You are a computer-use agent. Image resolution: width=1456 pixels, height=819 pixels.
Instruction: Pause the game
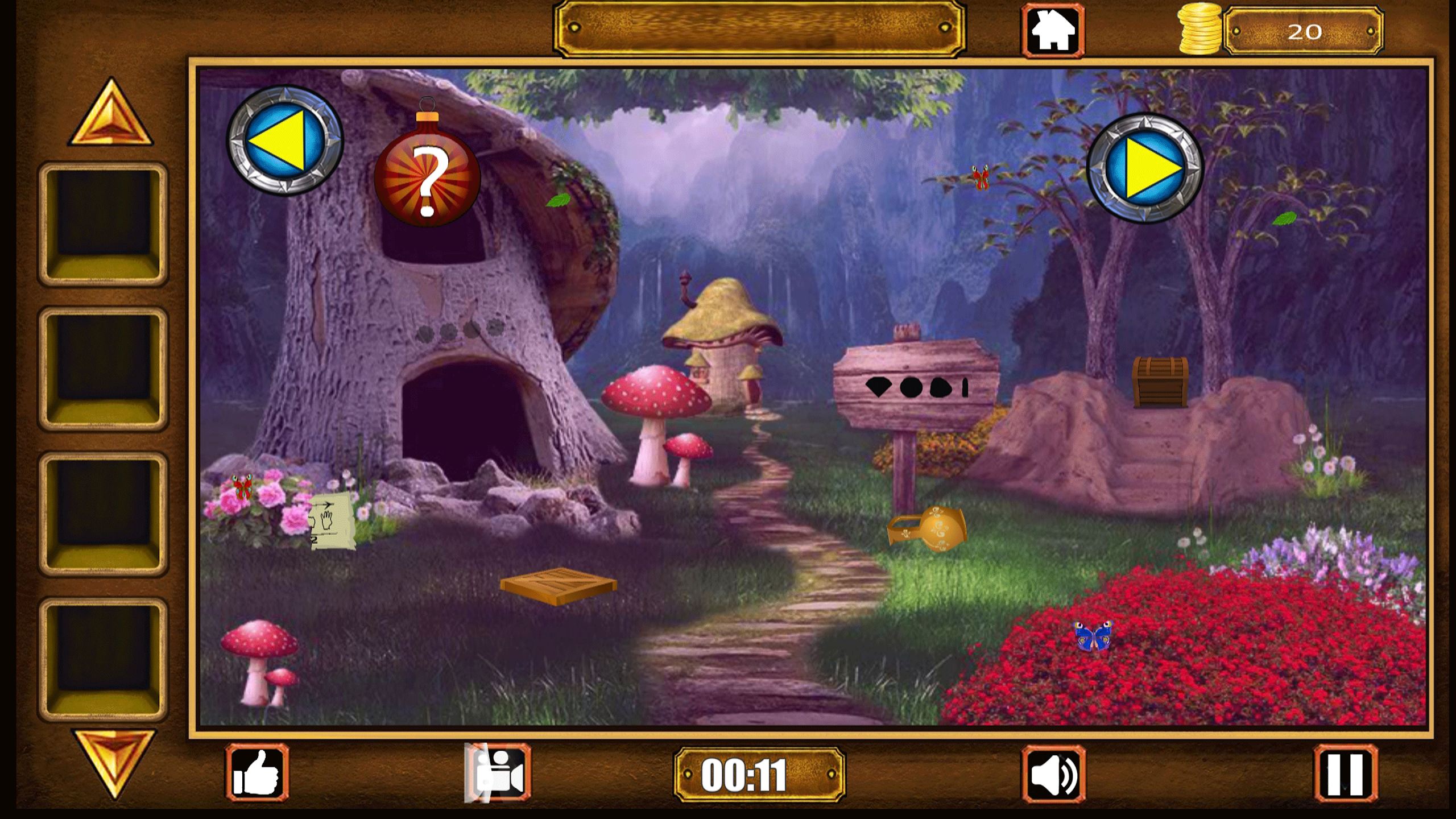[x=1345, y=773]
